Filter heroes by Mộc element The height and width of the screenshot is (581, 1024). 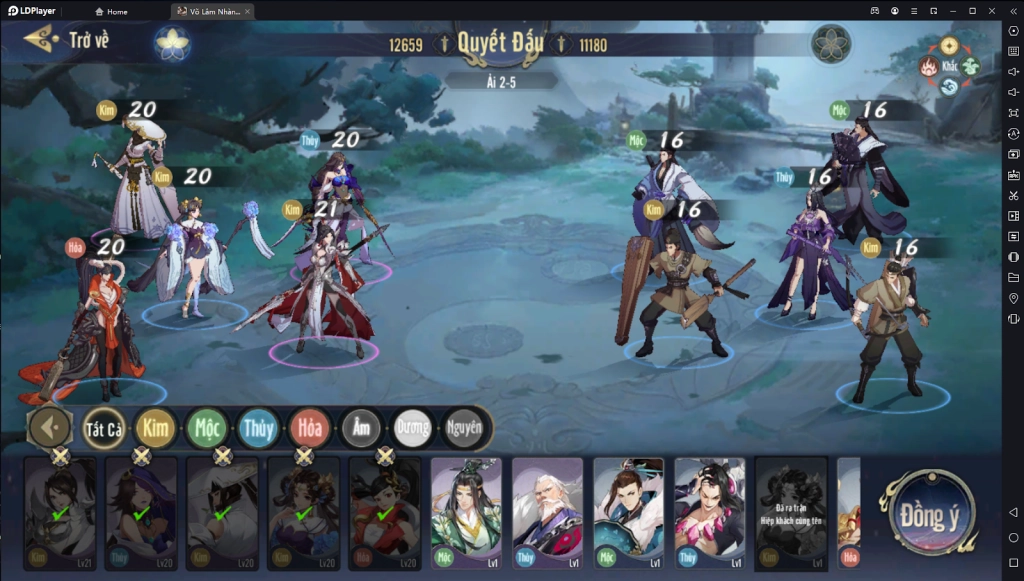point(207,428)
